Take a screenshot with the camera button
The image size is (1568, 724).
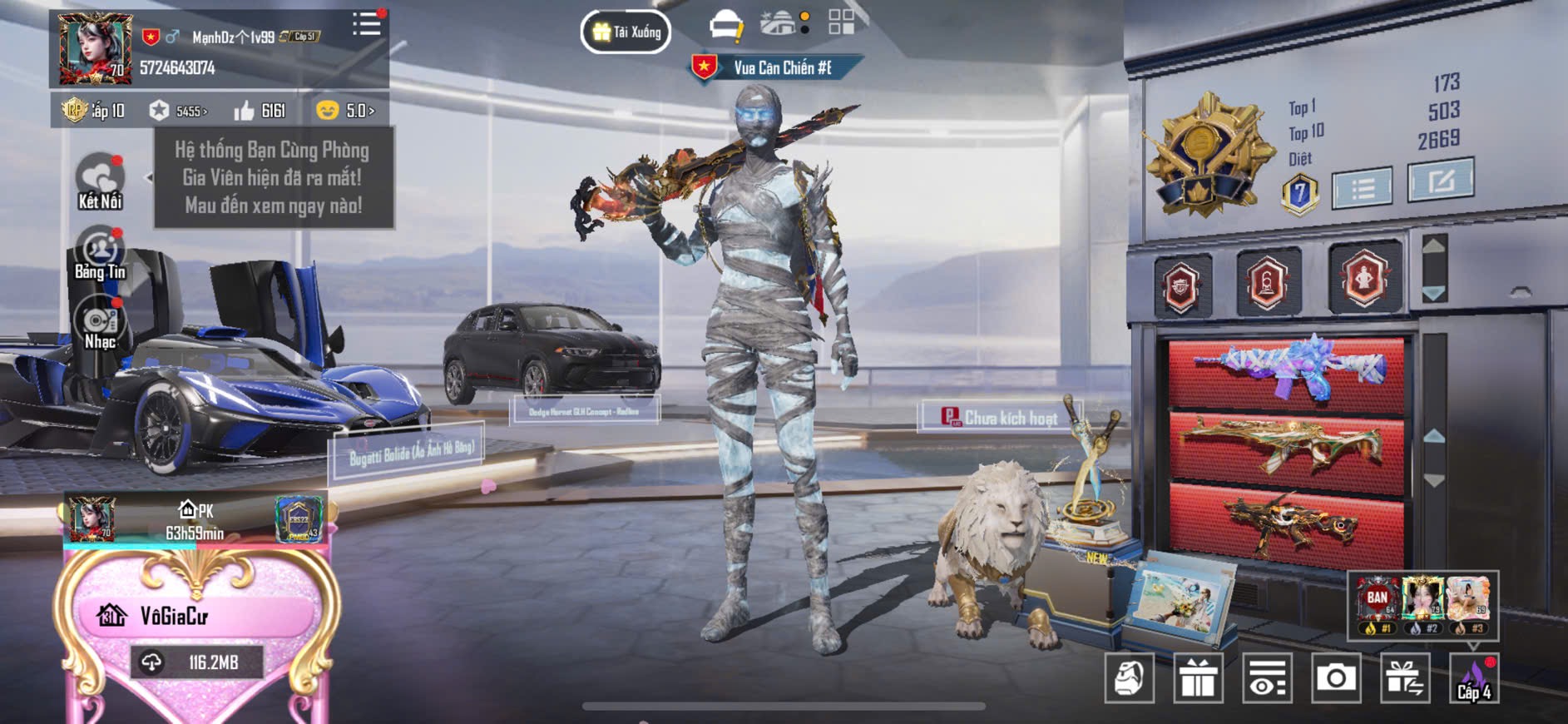(x=1336, y=679)
